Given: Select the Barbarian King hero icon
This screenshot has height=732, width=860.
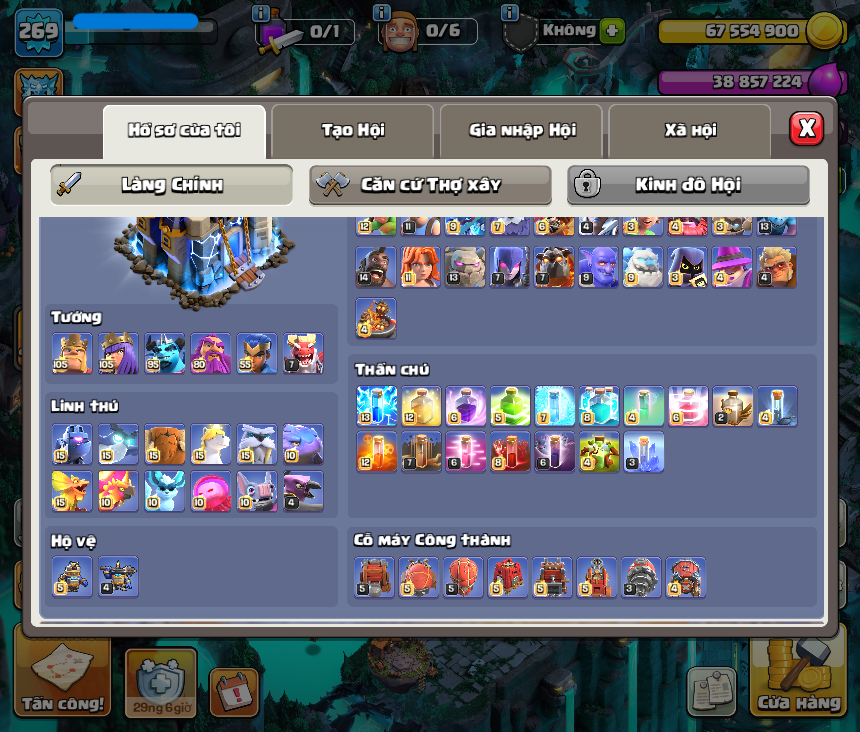Looking at the screenshot, I should pos(72,353).
